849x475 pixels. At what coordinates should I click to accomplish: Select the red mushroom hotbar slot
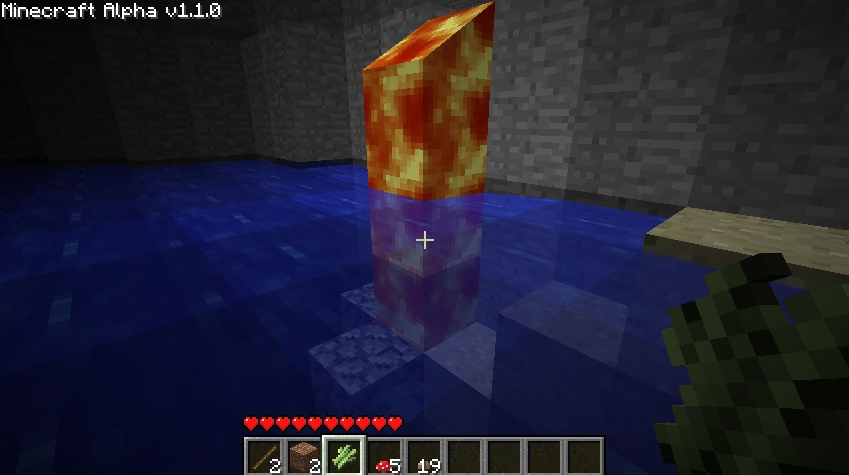(x=384, y=456)
